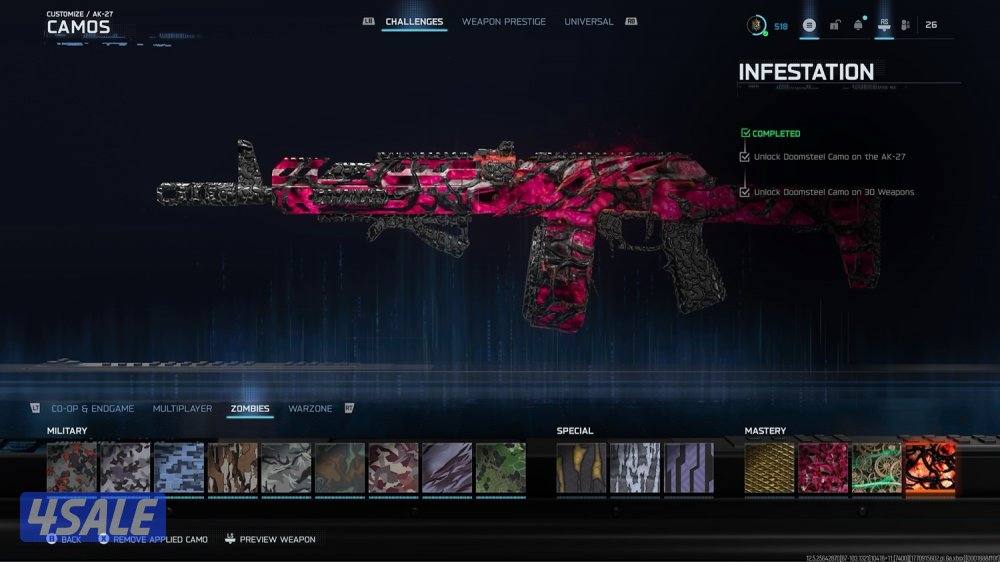The width and height of the screenshot is (1000, 562).
Task: Switch to Multiplayer camos
Action: tap(182, 409)
